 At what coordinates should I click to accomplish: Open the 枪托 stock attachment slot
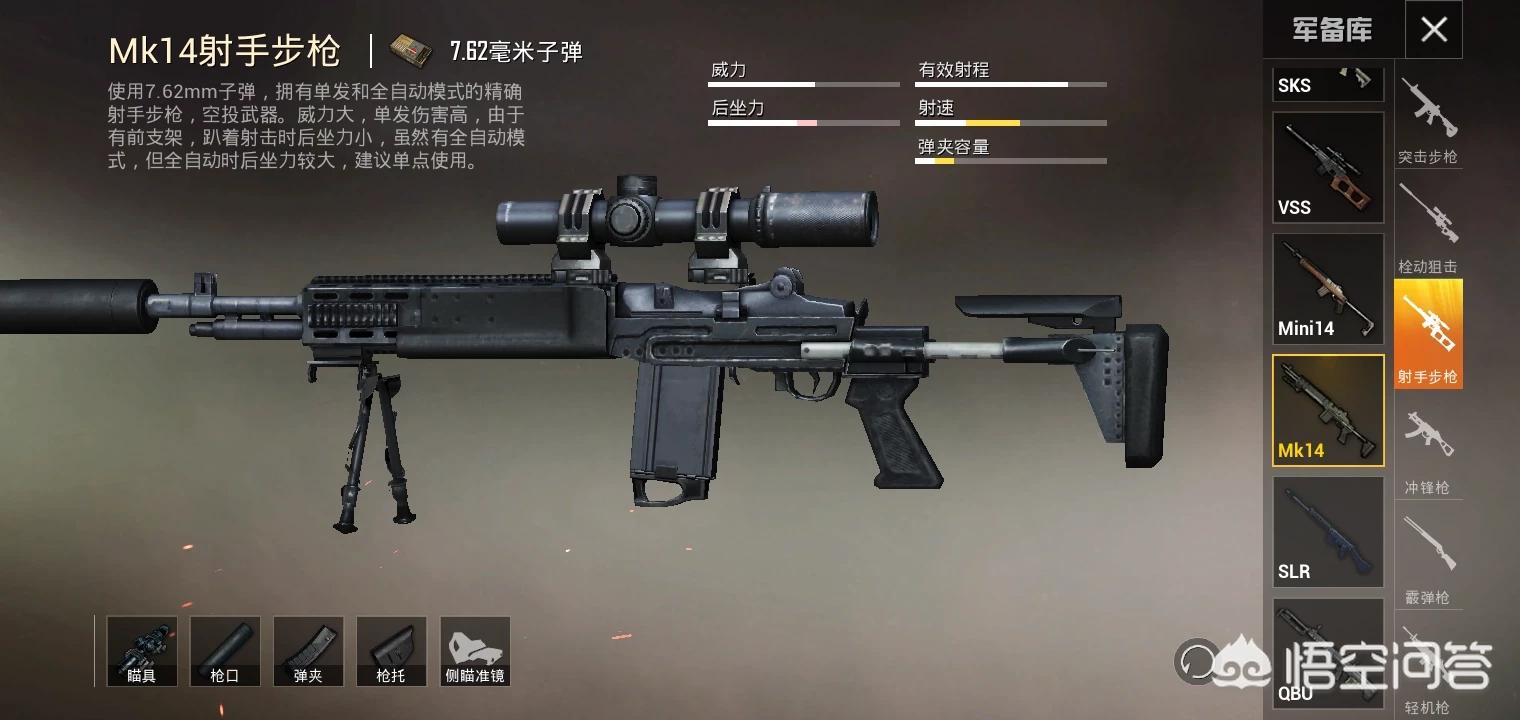point(391,651)
